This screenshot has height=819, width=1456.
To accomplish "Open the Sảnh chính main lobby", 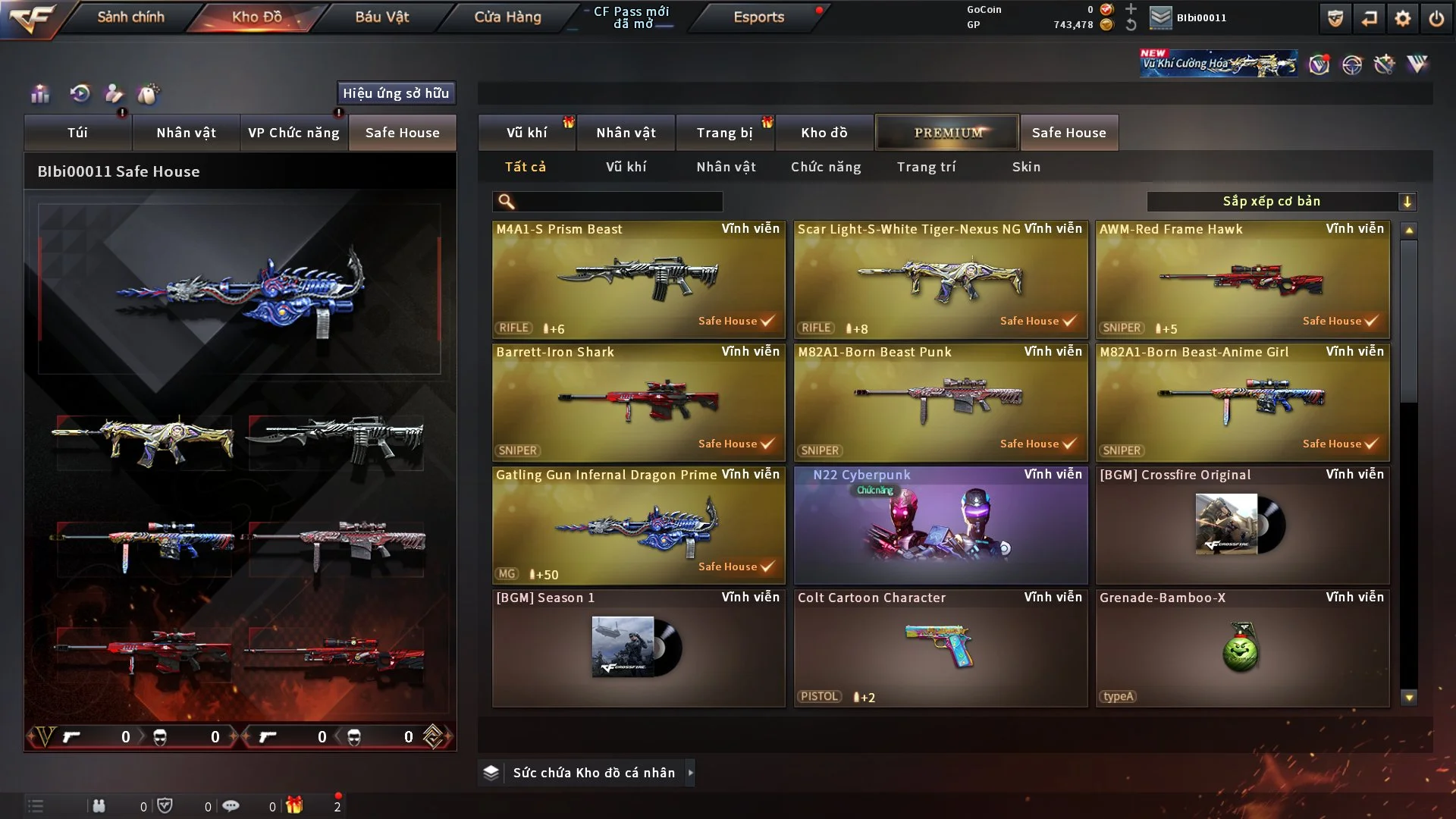I will coord(130,17).
